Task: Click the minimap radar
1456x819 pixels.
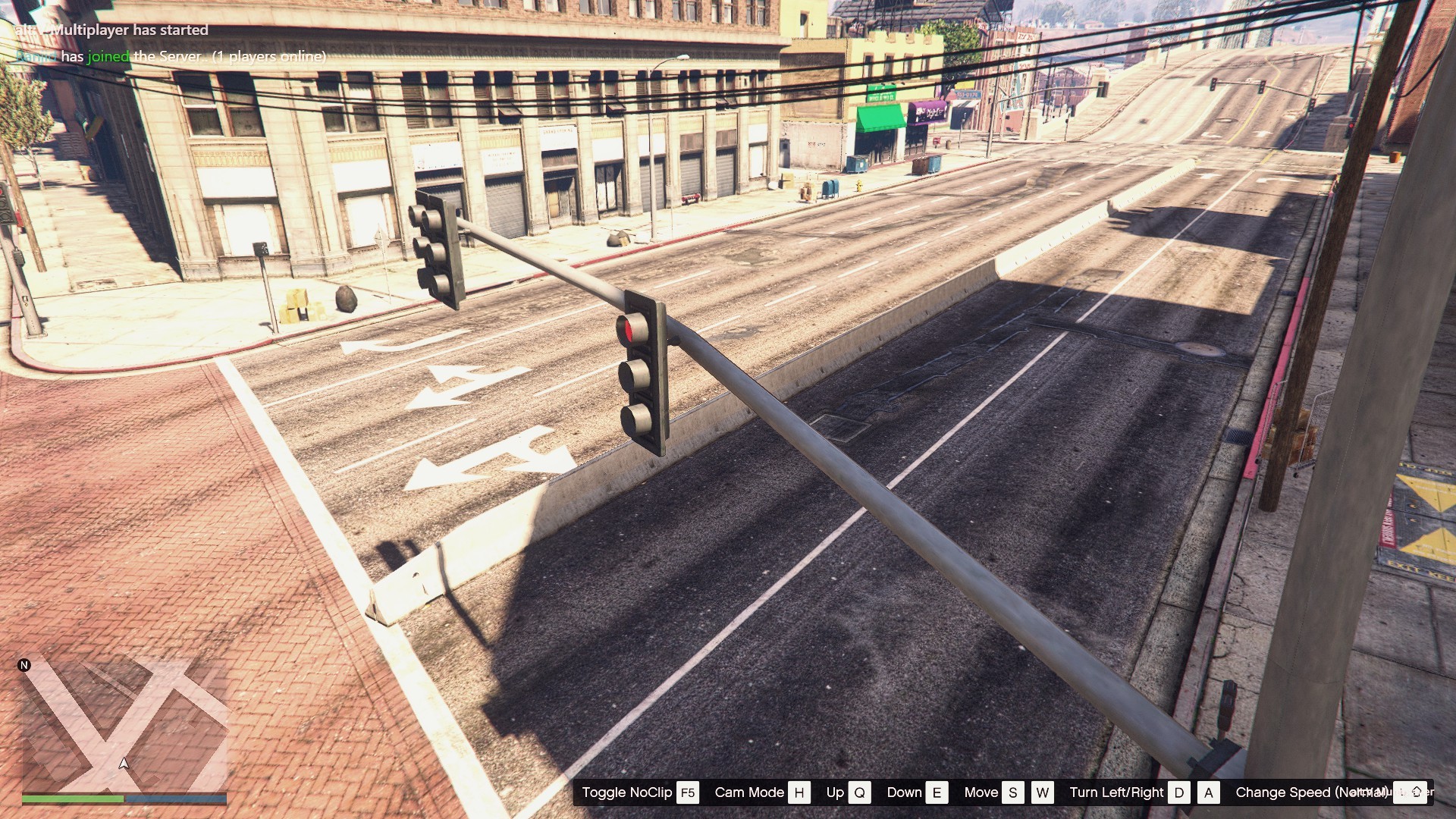Action: (x=124, y=726)
